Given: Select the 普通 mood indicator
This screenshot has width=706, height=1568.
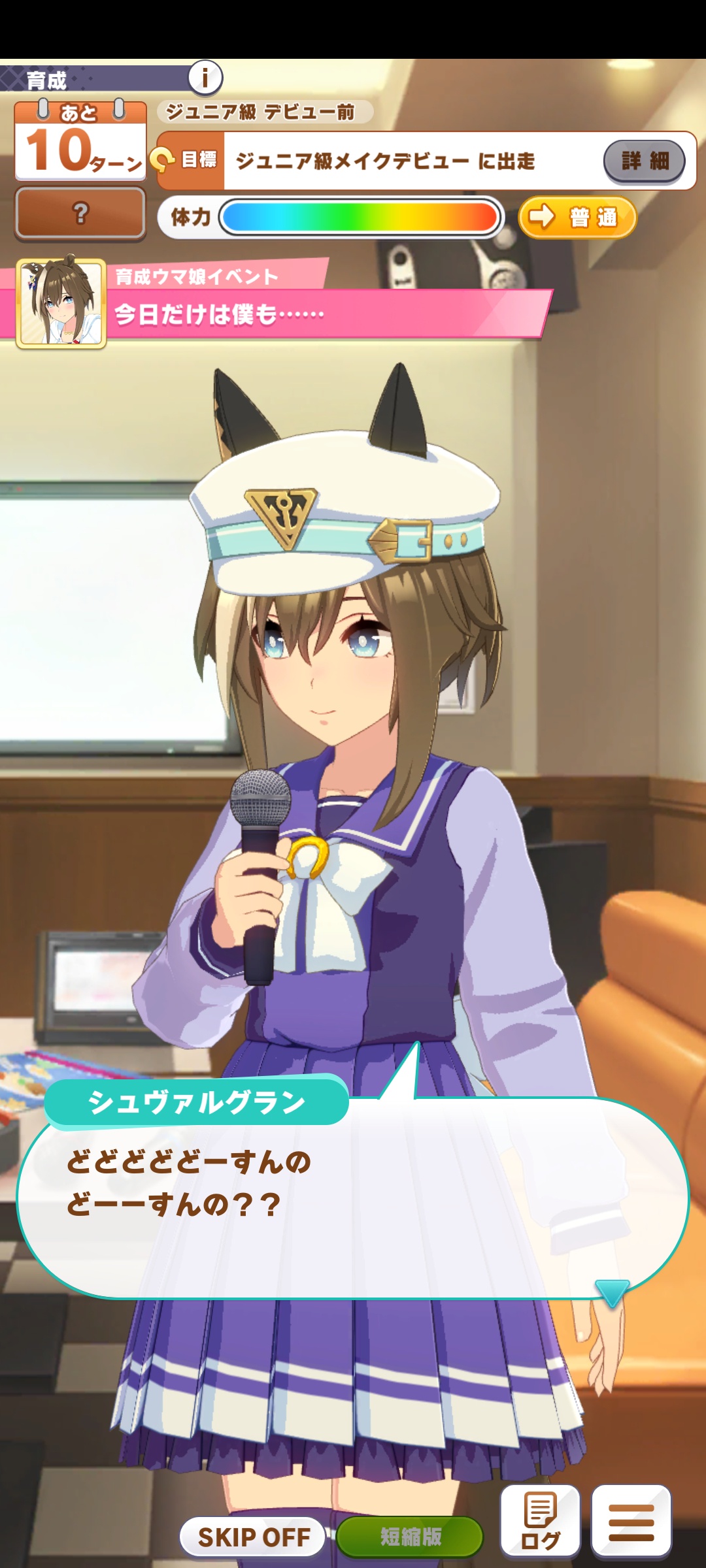Looking at the screenshot, I should 578,217.
